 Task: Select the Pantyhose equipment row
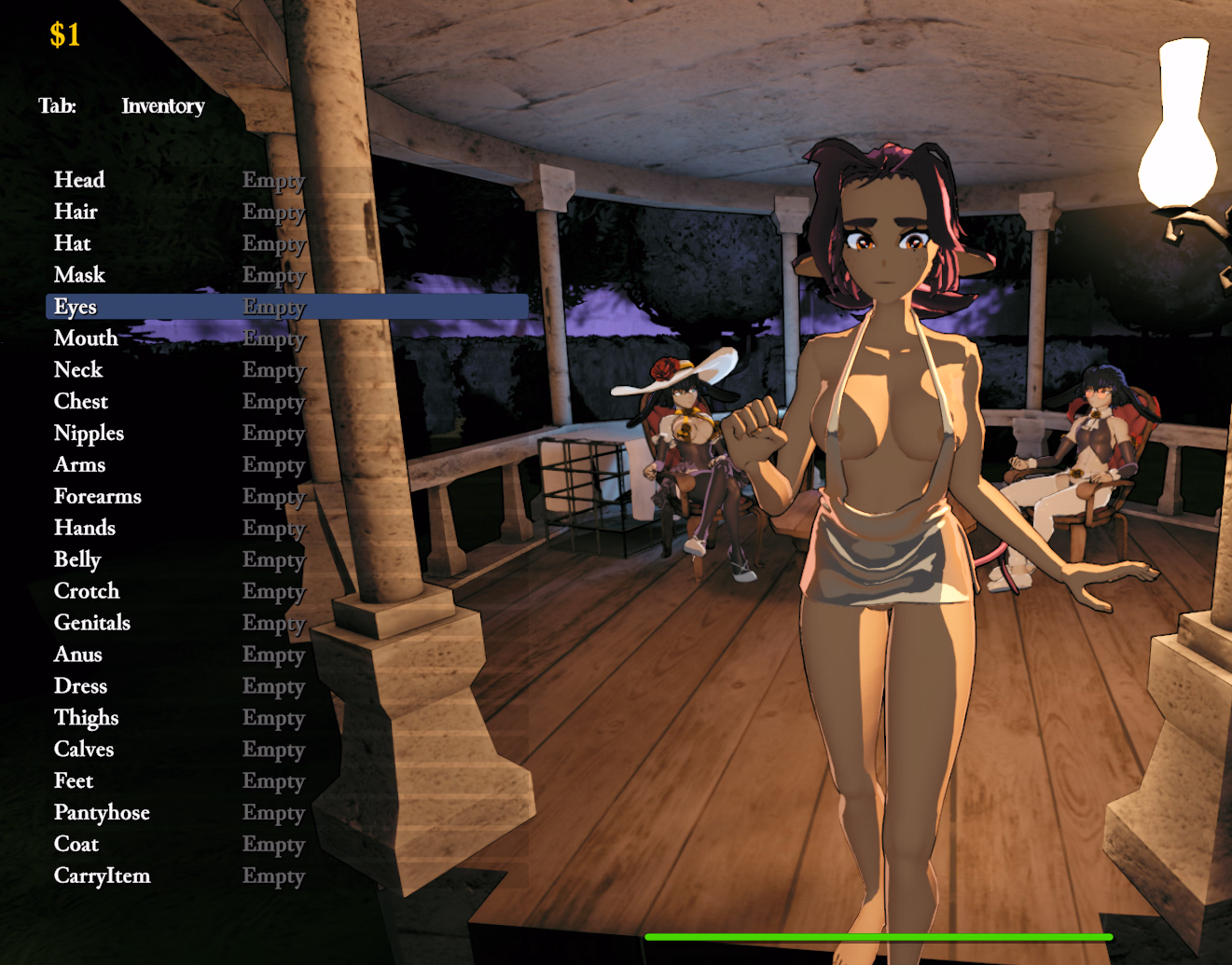click(x=102, y=813)
